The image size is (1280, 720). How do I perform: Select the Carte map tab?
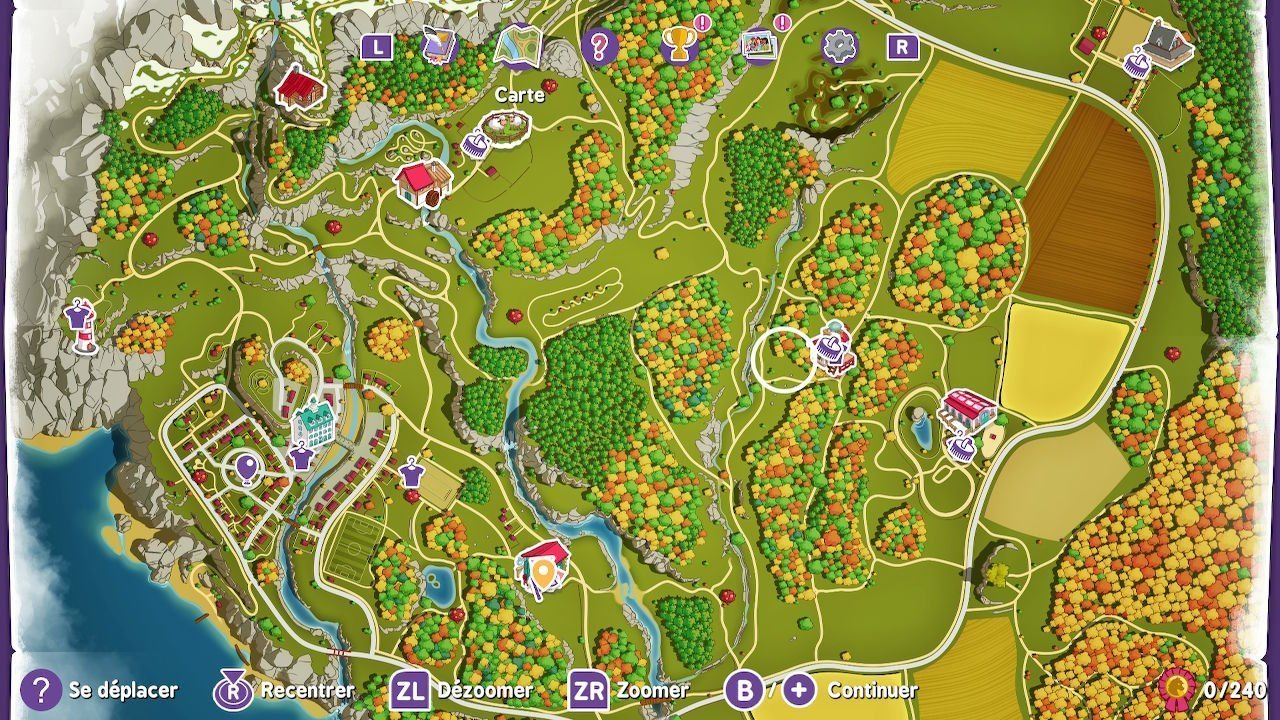518,46
